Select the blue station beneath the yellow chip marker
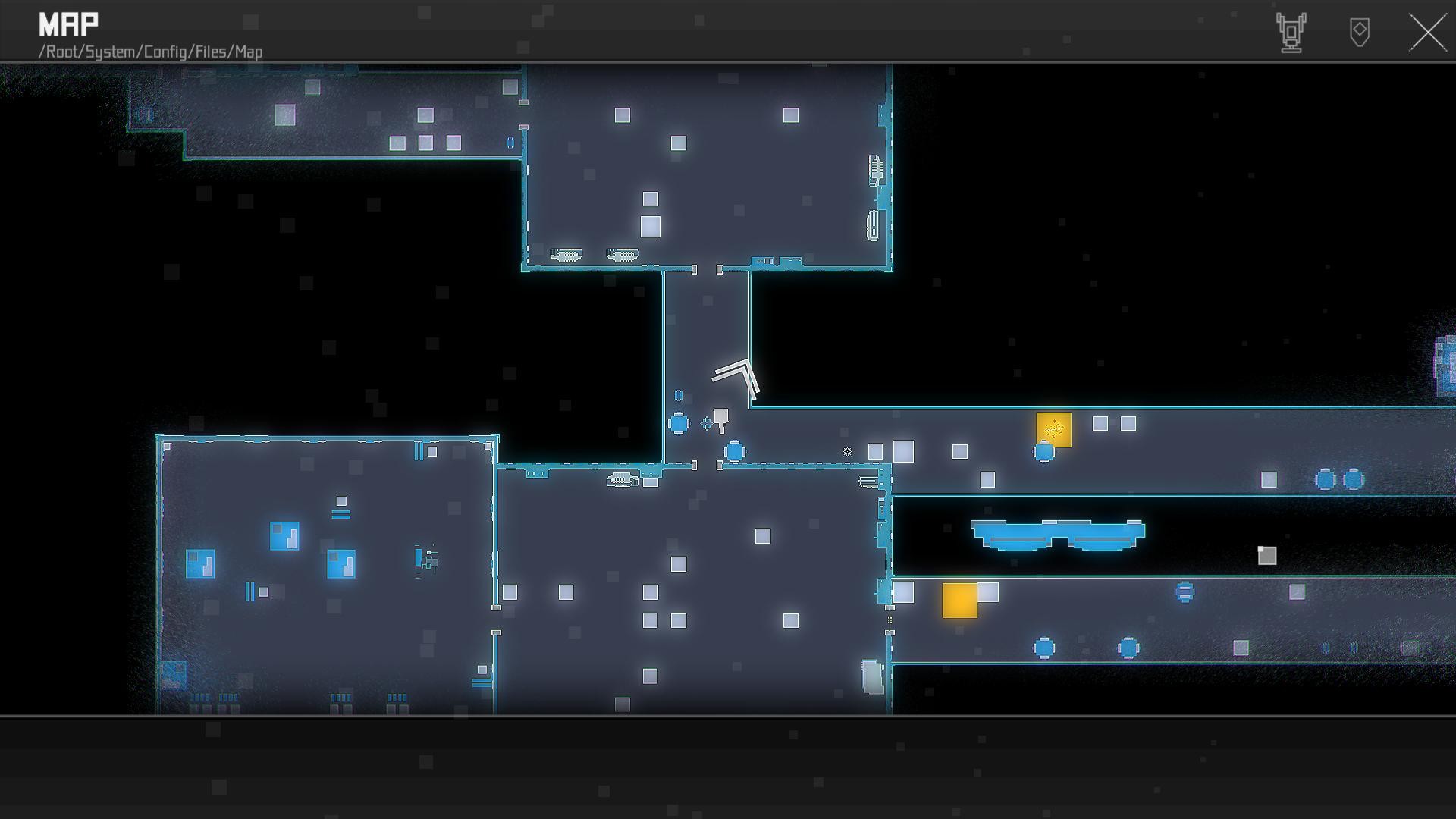1456x819 pixels. coord(1045,453)
